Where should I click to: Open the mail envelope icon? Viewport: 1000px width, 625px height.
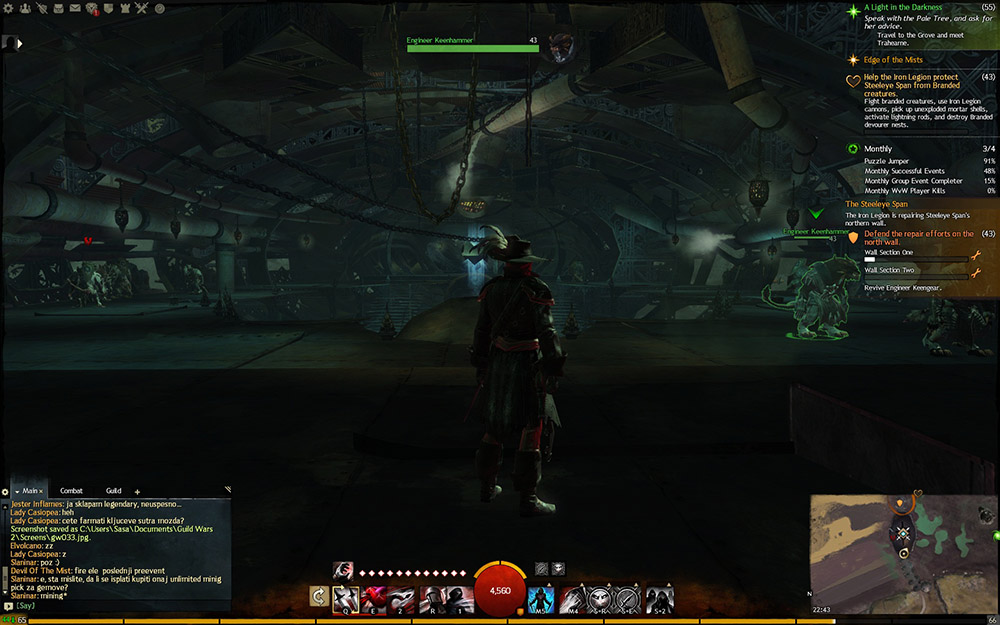tap(76, 9)
